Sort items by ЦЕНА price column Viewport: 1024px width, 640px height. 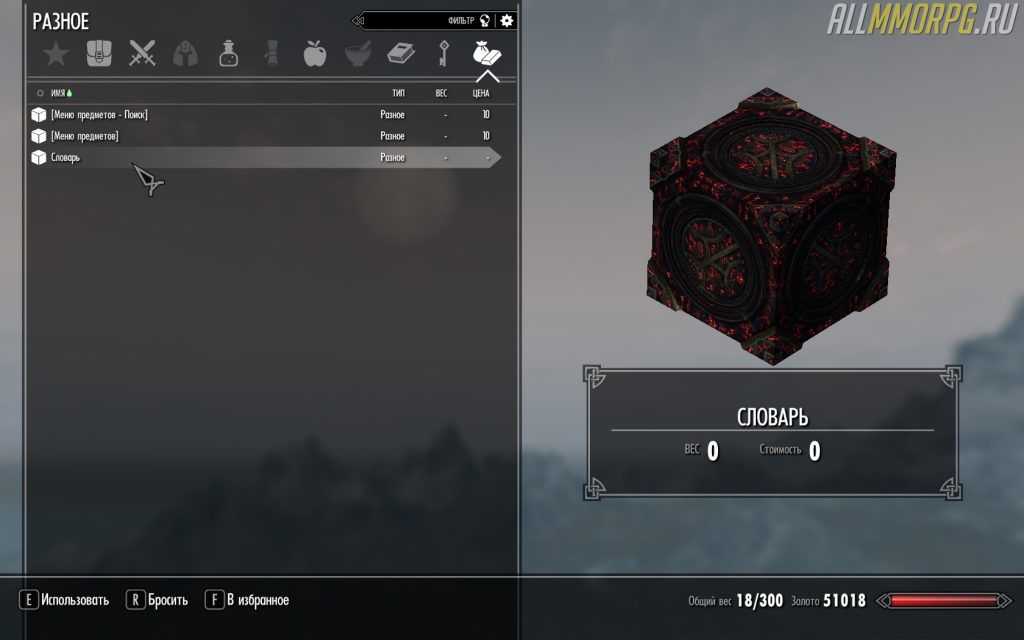pyautogui.click(x=481, y=92)
